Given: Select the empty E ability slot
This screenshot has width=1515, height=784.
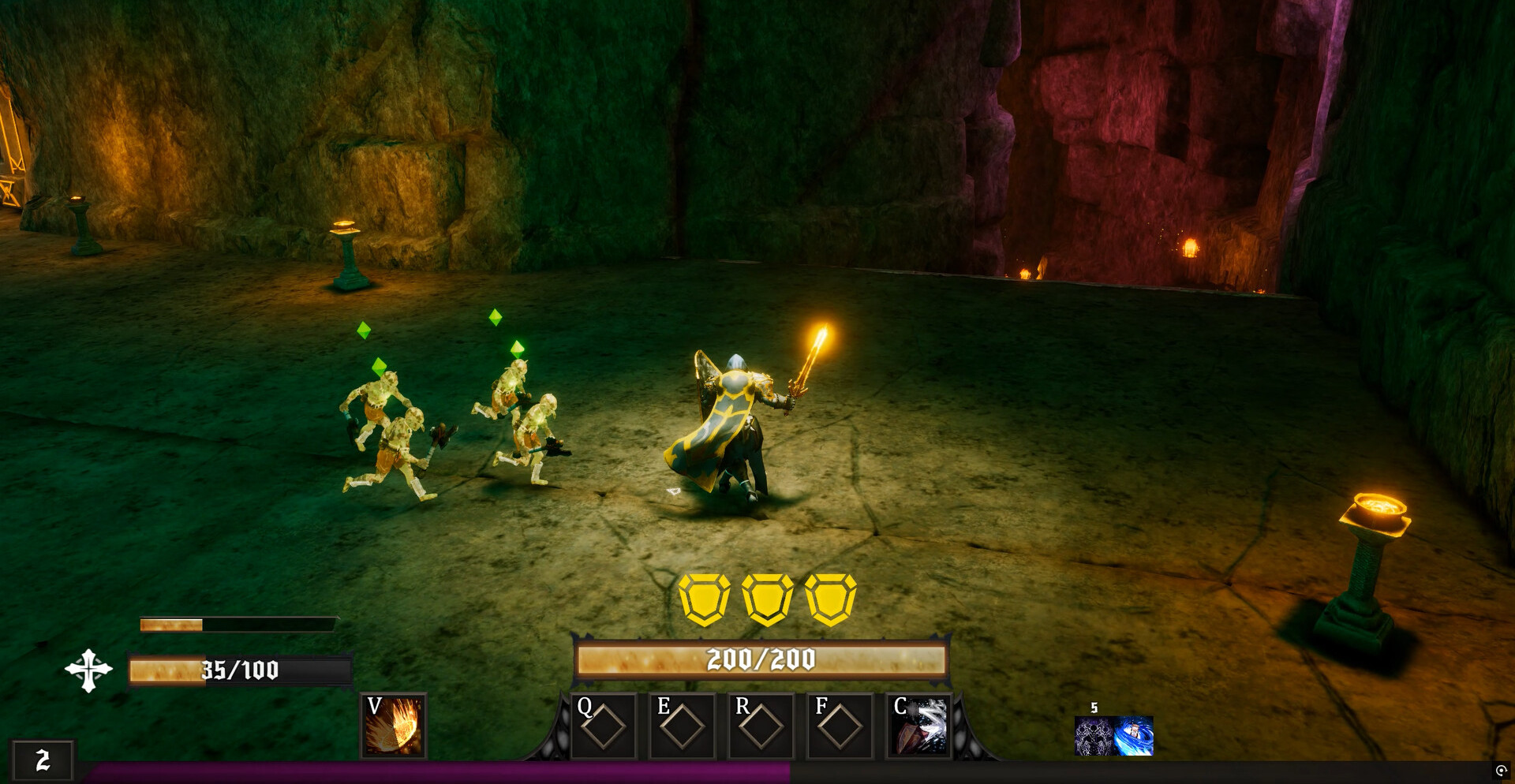Looking at the screenshot, I should (x=683, y=726).
